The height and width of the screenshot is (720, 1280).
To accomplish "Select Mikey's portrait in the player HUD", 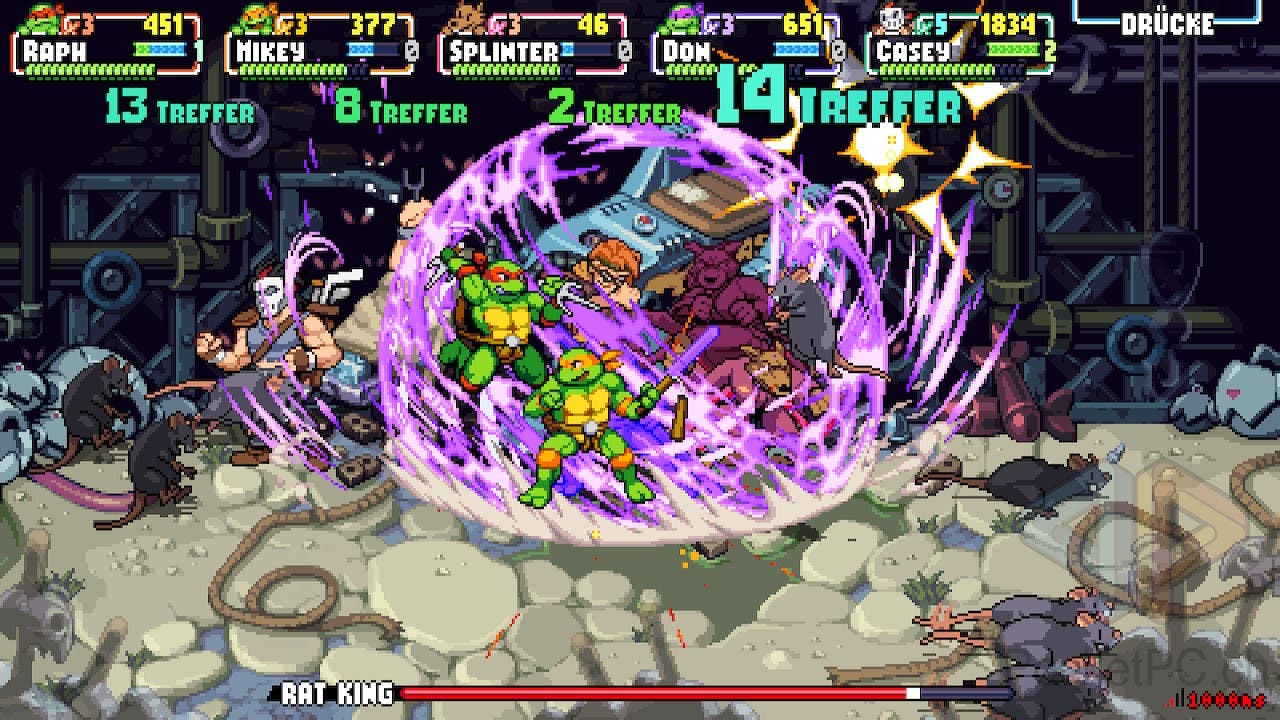I will [255, 18].
